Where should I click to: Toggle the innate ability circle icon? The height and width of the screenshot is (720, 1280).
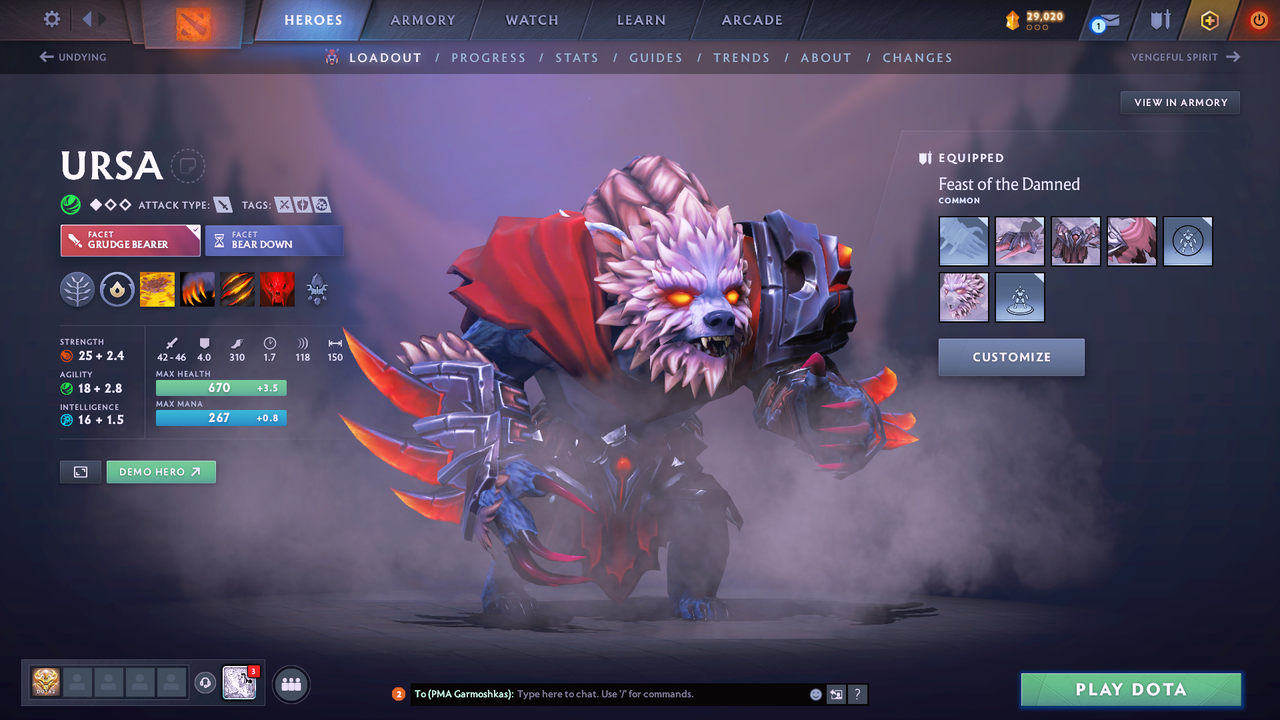tap(118, 289)
